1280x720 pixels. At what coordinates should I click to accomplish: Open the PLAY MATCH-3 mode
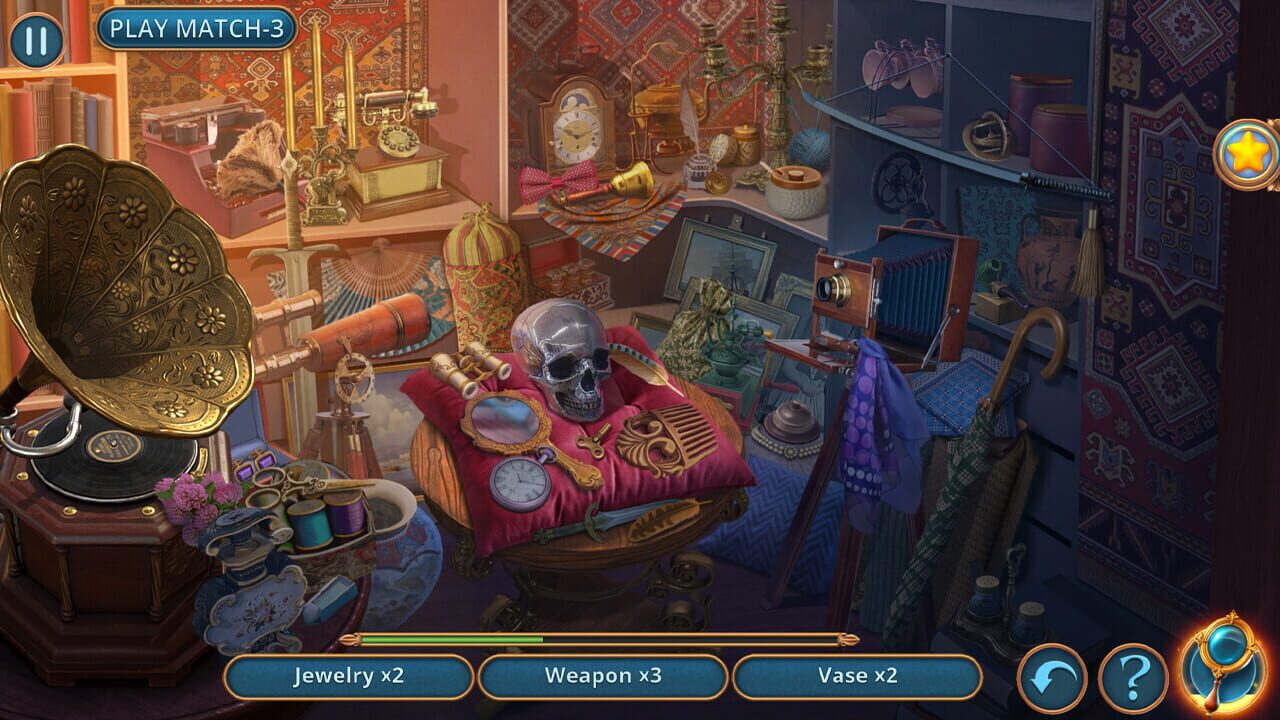[196, 30]
